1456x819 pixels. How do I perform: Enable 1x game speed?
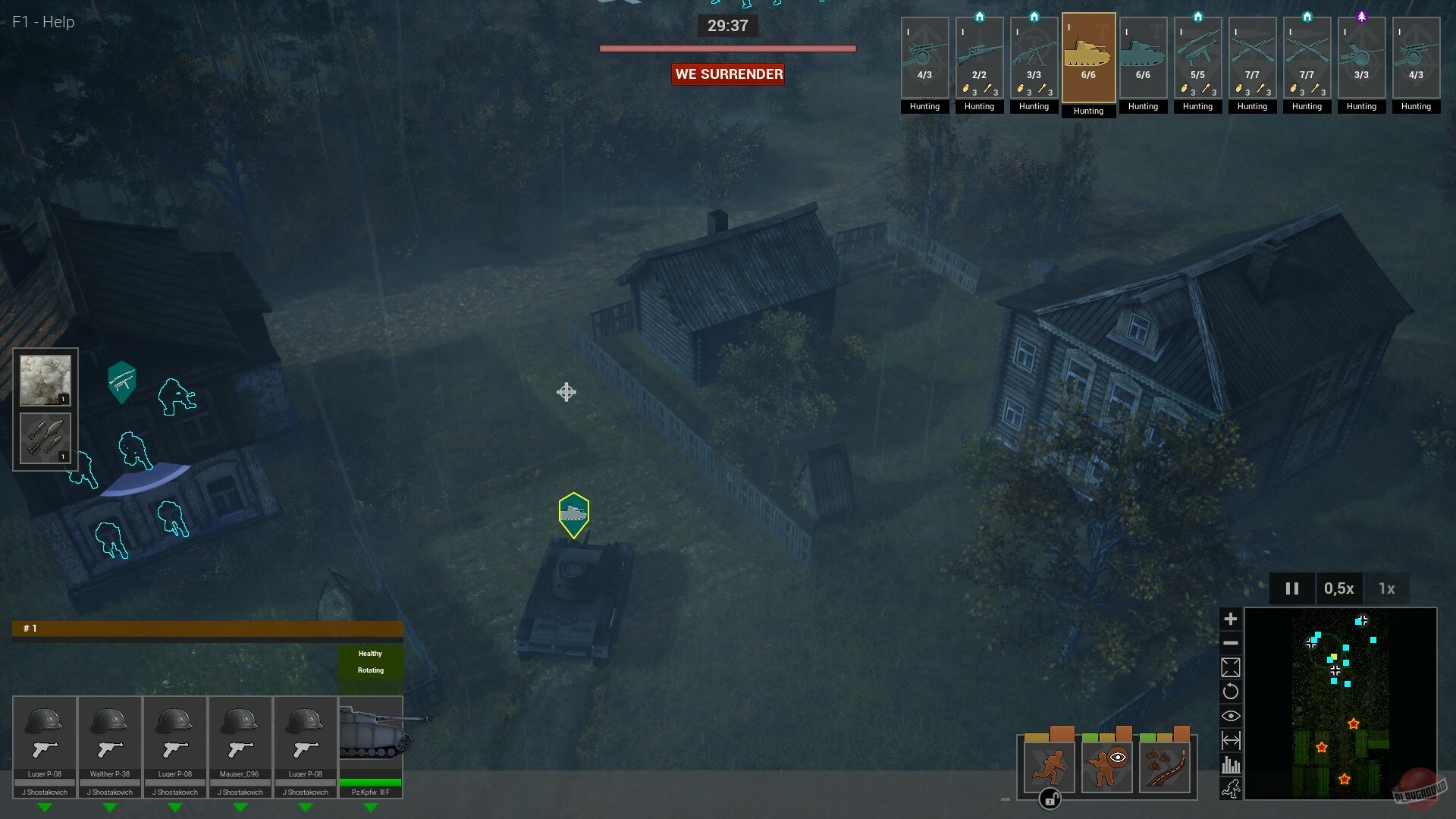click(x=1387, y=588)
